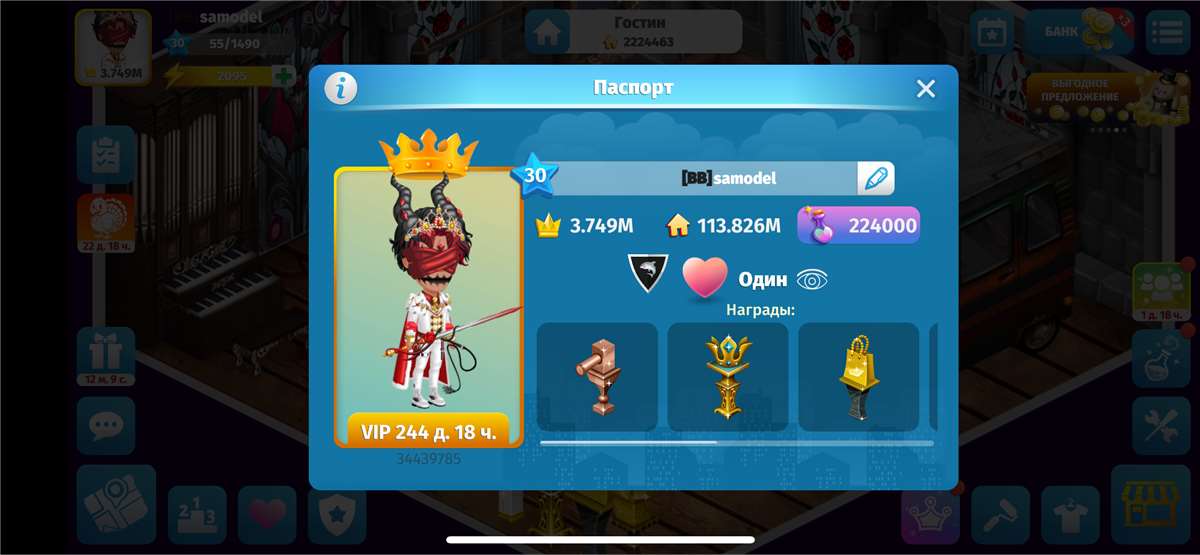The height and width of the screenshot is (555, 1200).
Task: Open the paint roller decor button
Action: tap(1000, 515)
